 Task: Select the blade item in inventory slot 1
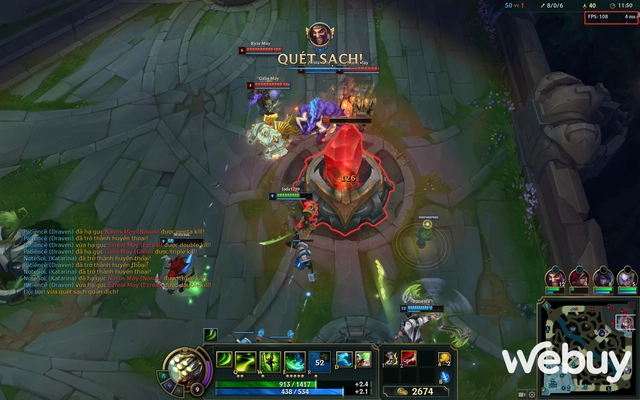[x=391, y=358]
